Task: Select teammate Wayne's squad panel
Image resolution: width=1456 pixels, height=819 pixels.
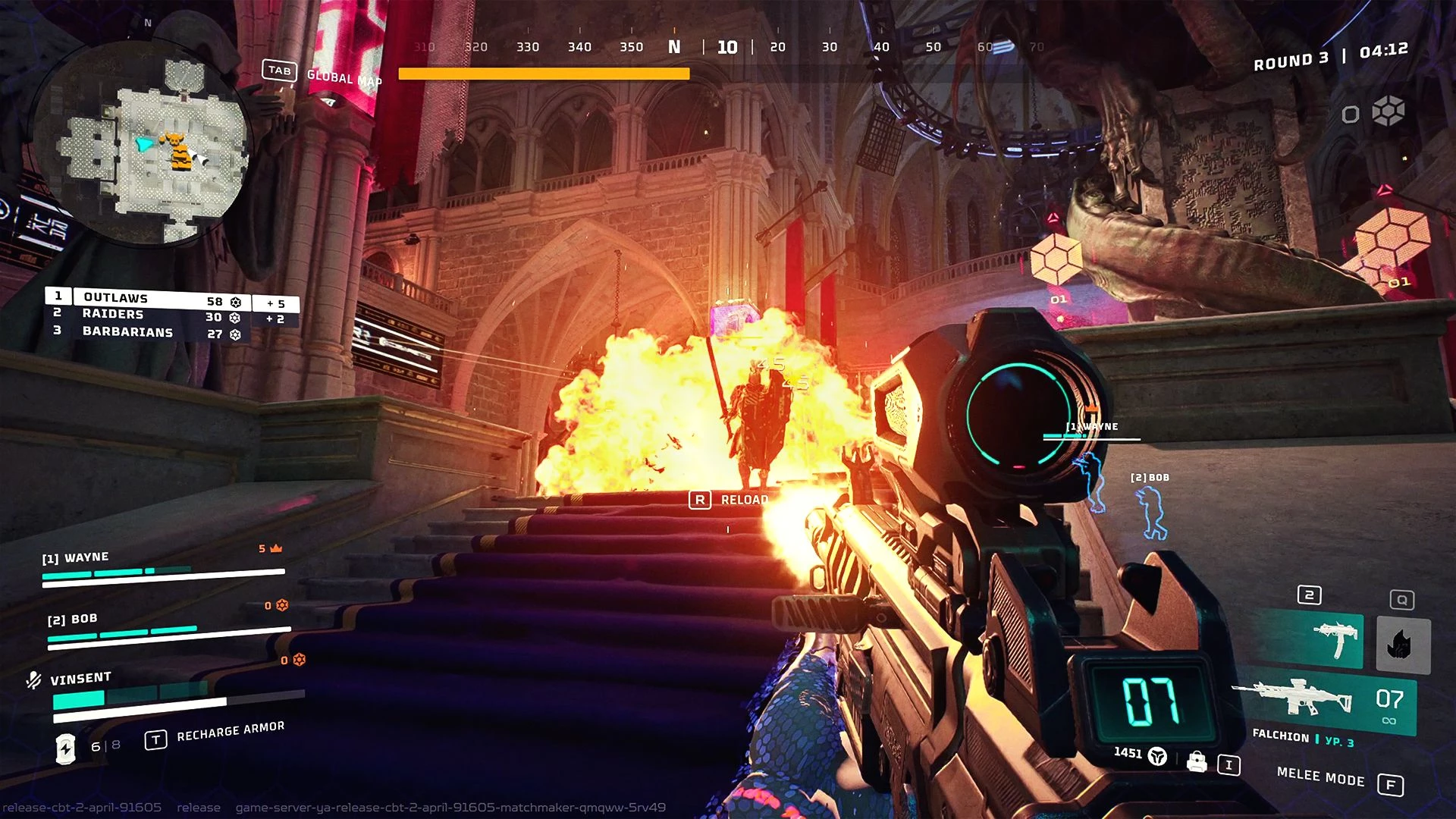Action: (163, 566)
